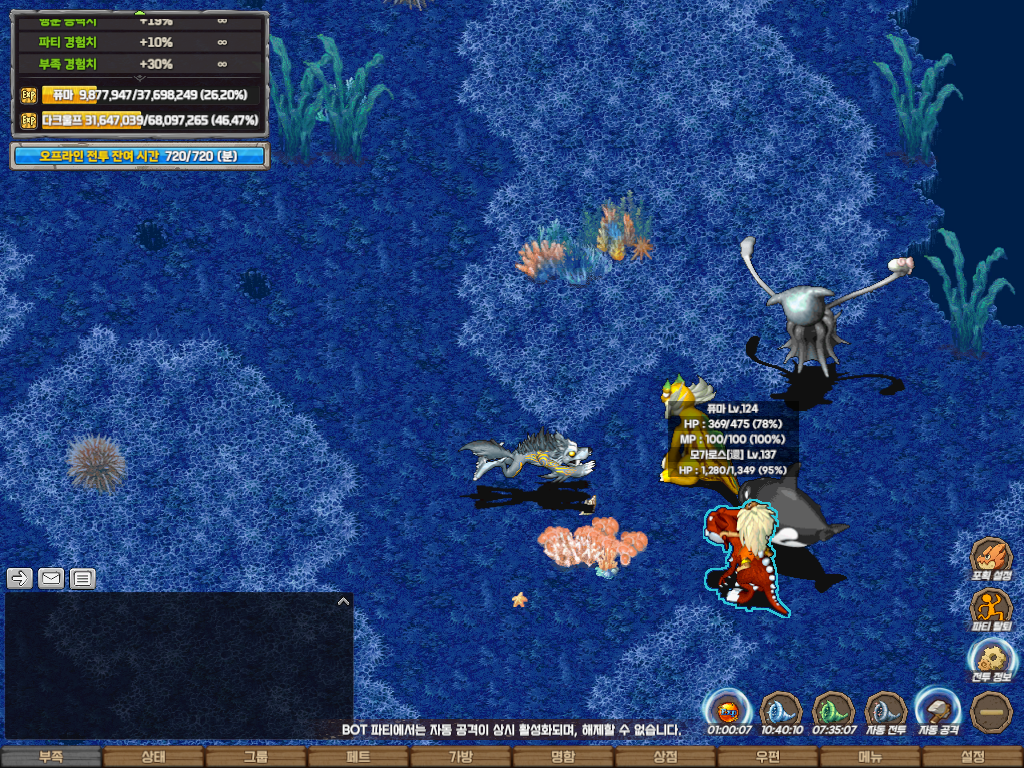The width and height of the screenshot is (1024, 768).
Task: Expand the chat window with up arrow
Action: 343,602
